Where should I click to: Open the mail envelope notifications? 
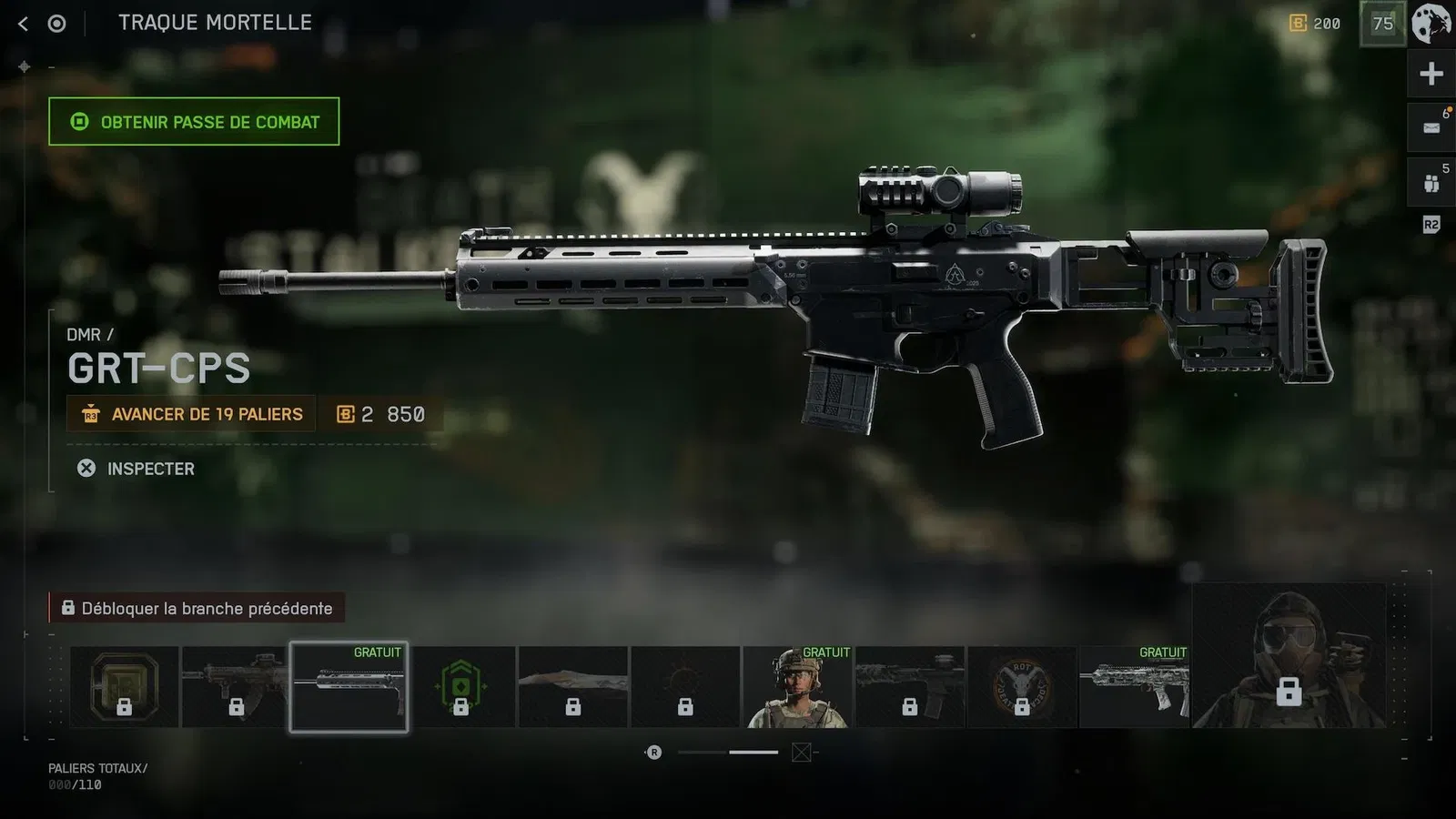tap(1431, 127)
